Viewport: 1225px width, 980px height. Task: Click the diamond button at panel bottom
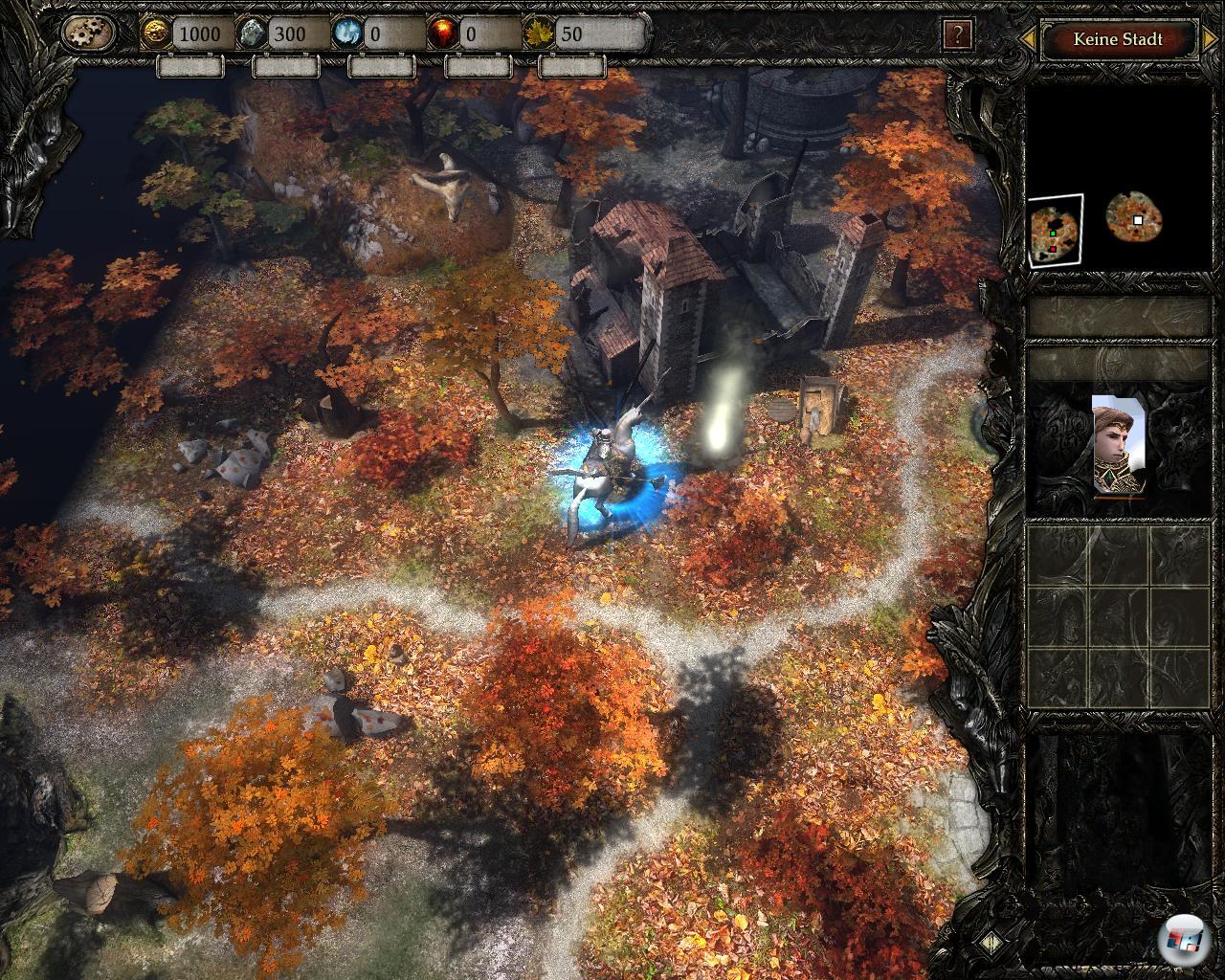click(x=991, y=942)
